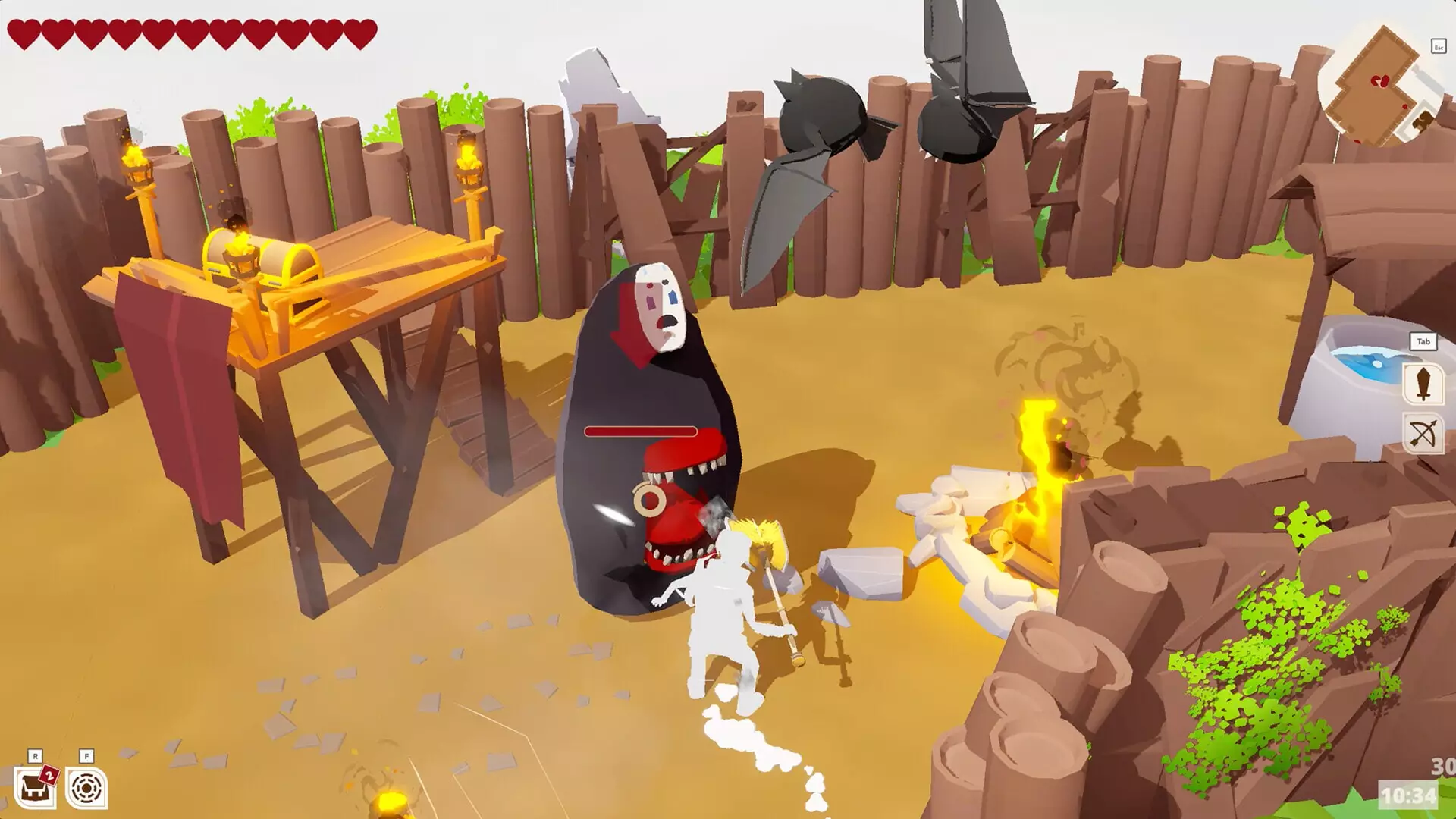Select the sword weapon slot
The image size is (1456, 819).
(x=1423, y=383)
